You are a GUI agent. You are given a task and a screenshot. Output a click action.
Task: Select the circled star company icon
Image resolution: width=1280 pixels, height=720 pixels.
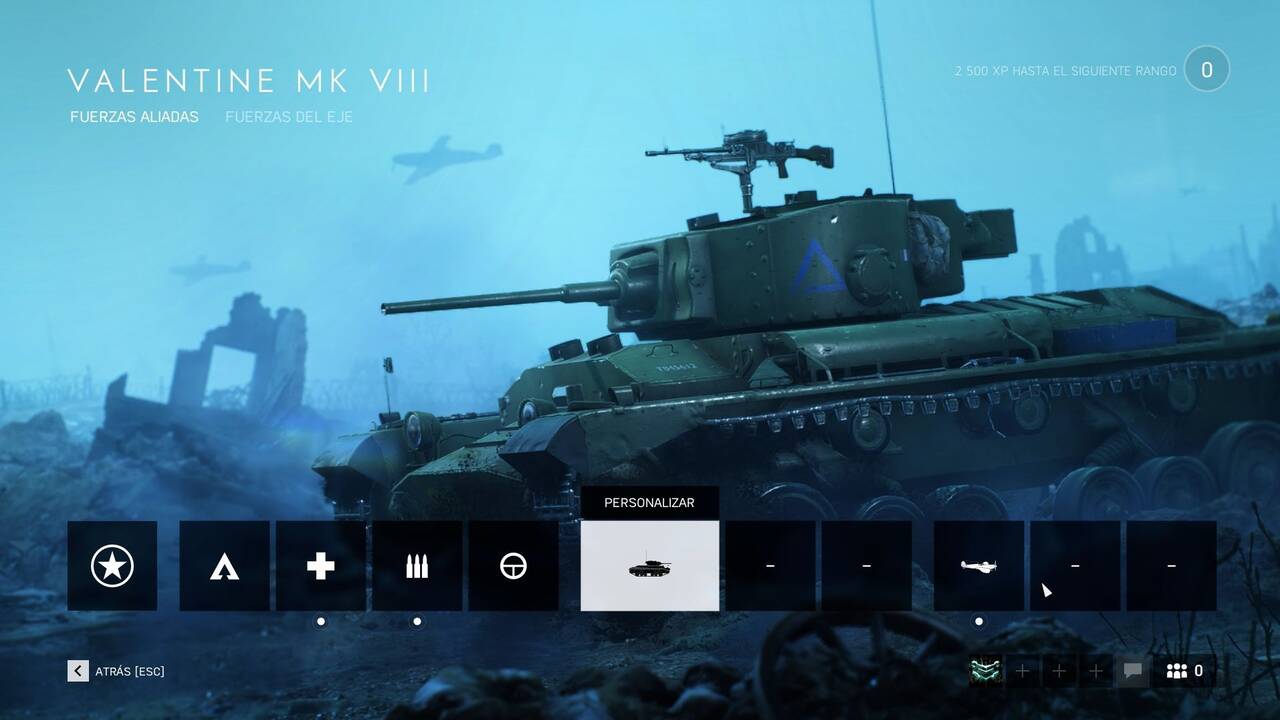tap(111, 565)
